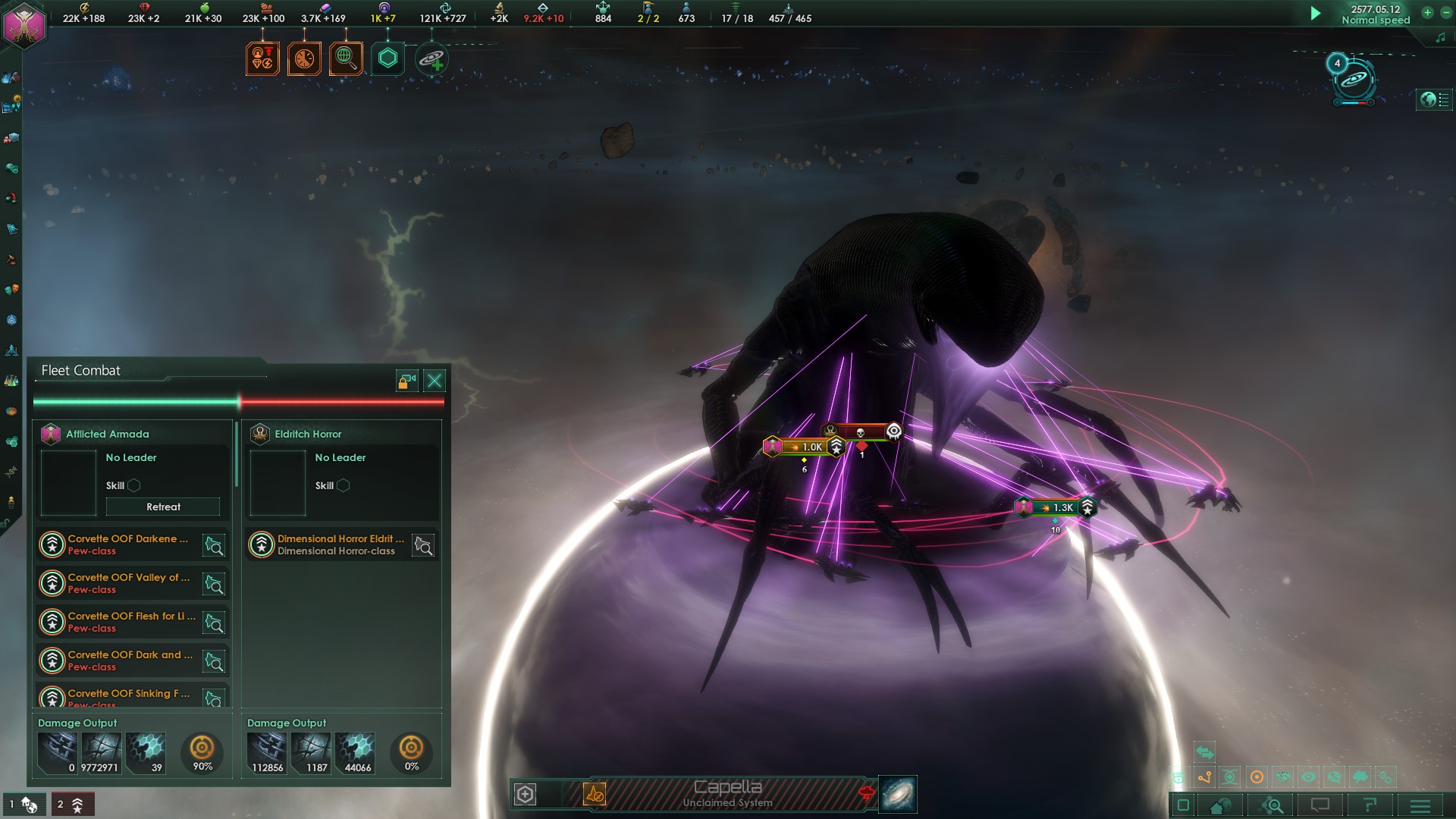Toggle the eye map overlay icon

(1307, 778)
